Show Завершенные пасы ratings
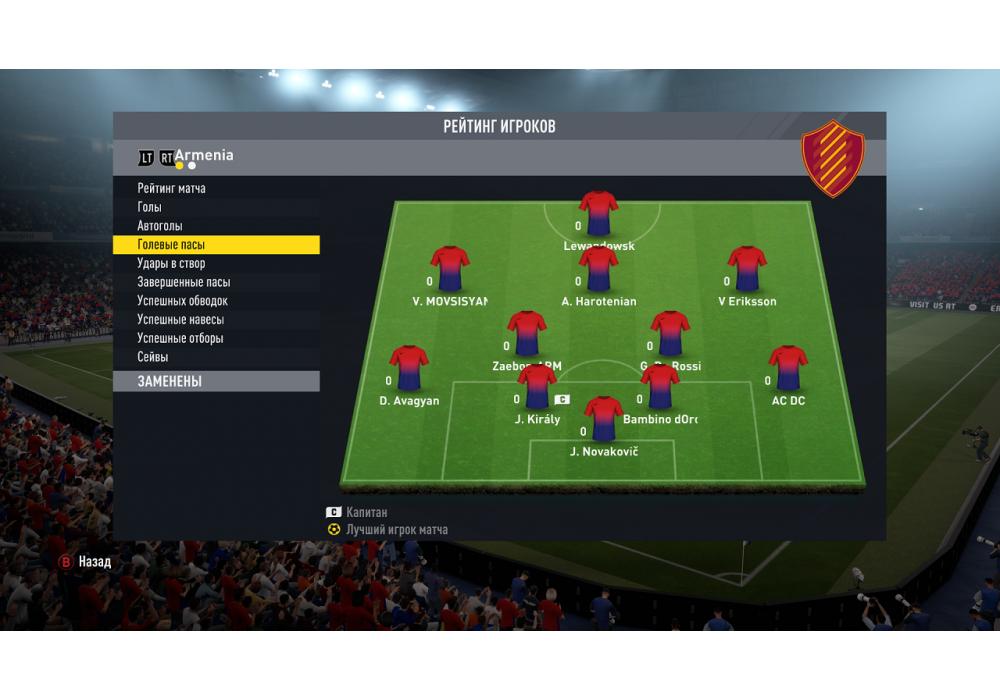Image resolution: width=1000 pixels, height=700 pixels. coord(184,282)
